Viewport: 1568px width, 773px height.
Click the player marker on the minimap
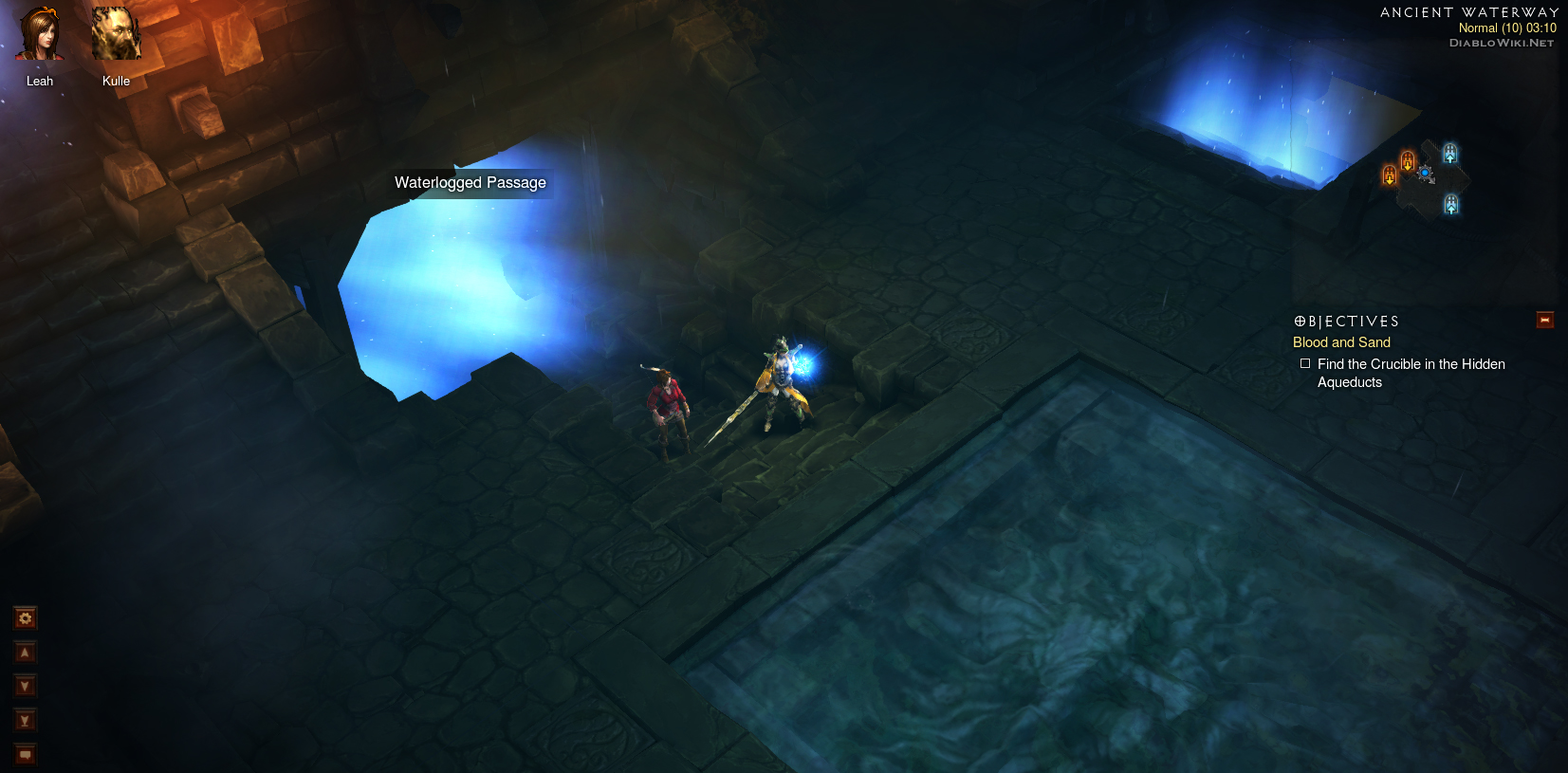pyautogui.click(x=1425, y=174)
